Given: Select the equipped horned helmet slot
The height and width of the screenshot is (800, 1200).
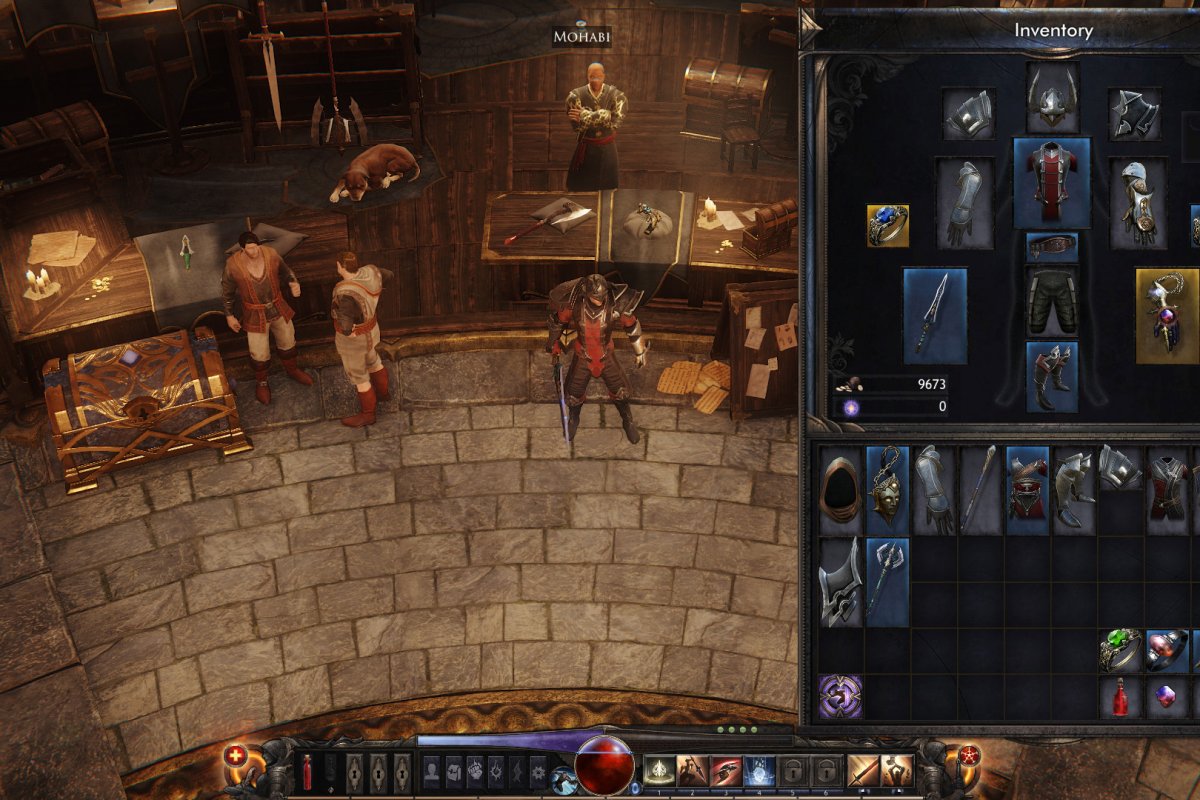Looking at the screenshot, I should 1052,100.
